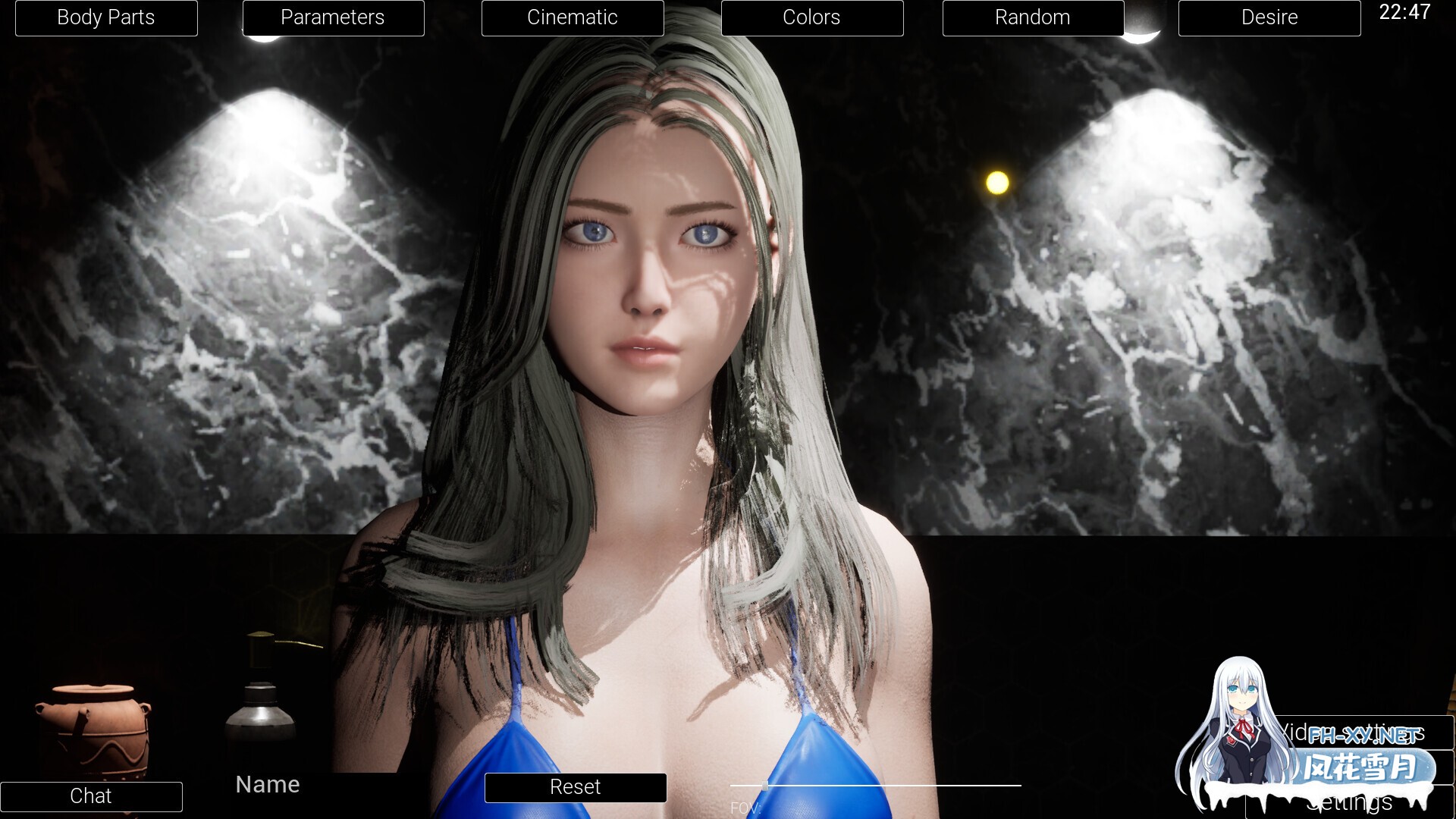Reset the character using the Reset button

click(574, 787)
